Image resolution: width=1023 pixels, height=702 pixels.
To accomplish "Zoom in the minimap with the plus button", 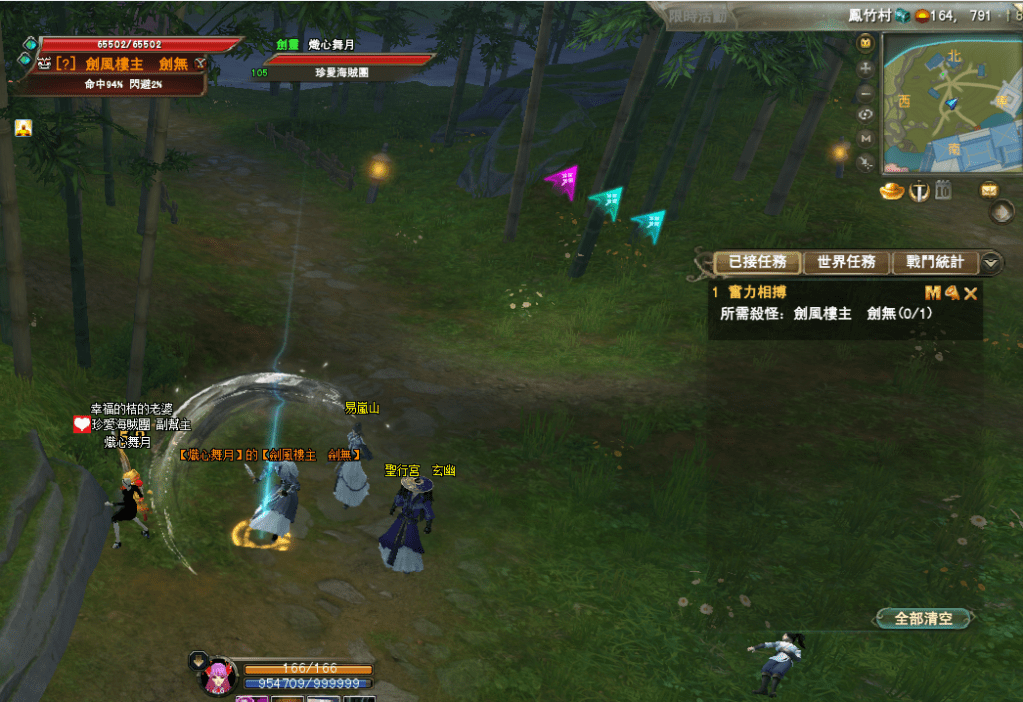I will [x=866, y=68].
